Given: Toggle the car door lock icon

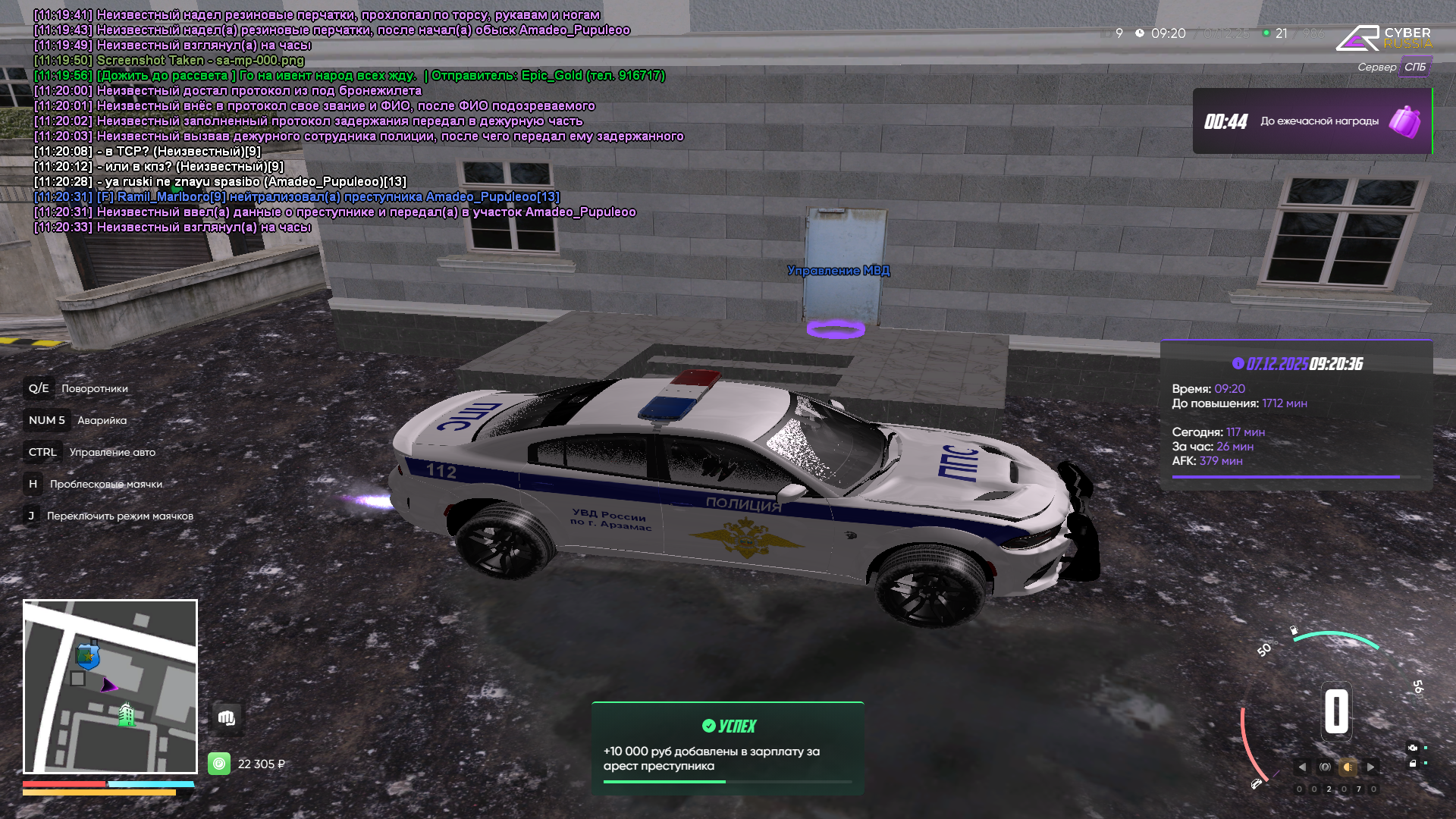Looking at the screenshot, I should (1413, 764).
